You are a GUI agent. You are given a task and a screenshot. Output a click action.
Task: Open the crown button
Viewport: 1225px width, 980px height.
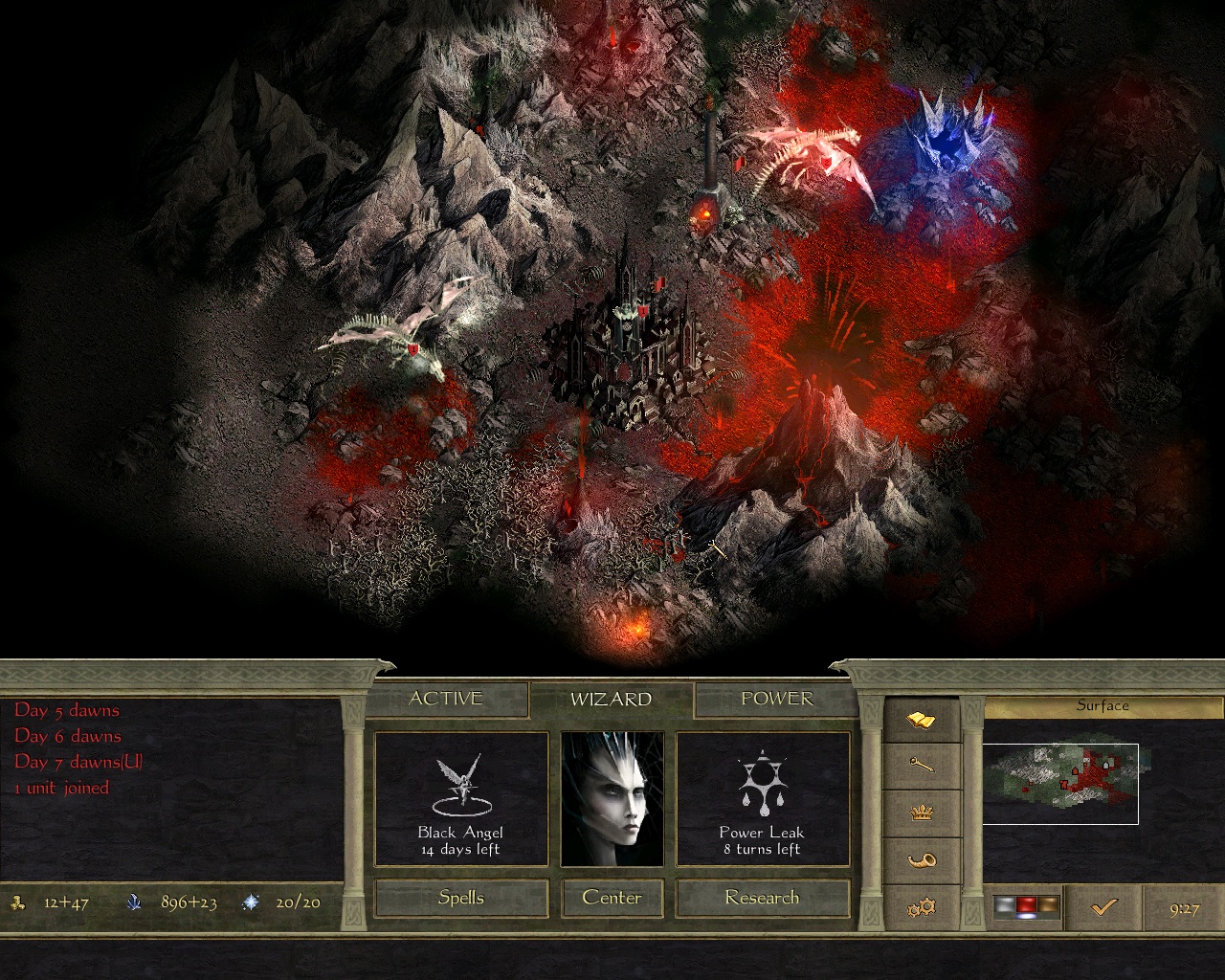[x=921, y=813]
